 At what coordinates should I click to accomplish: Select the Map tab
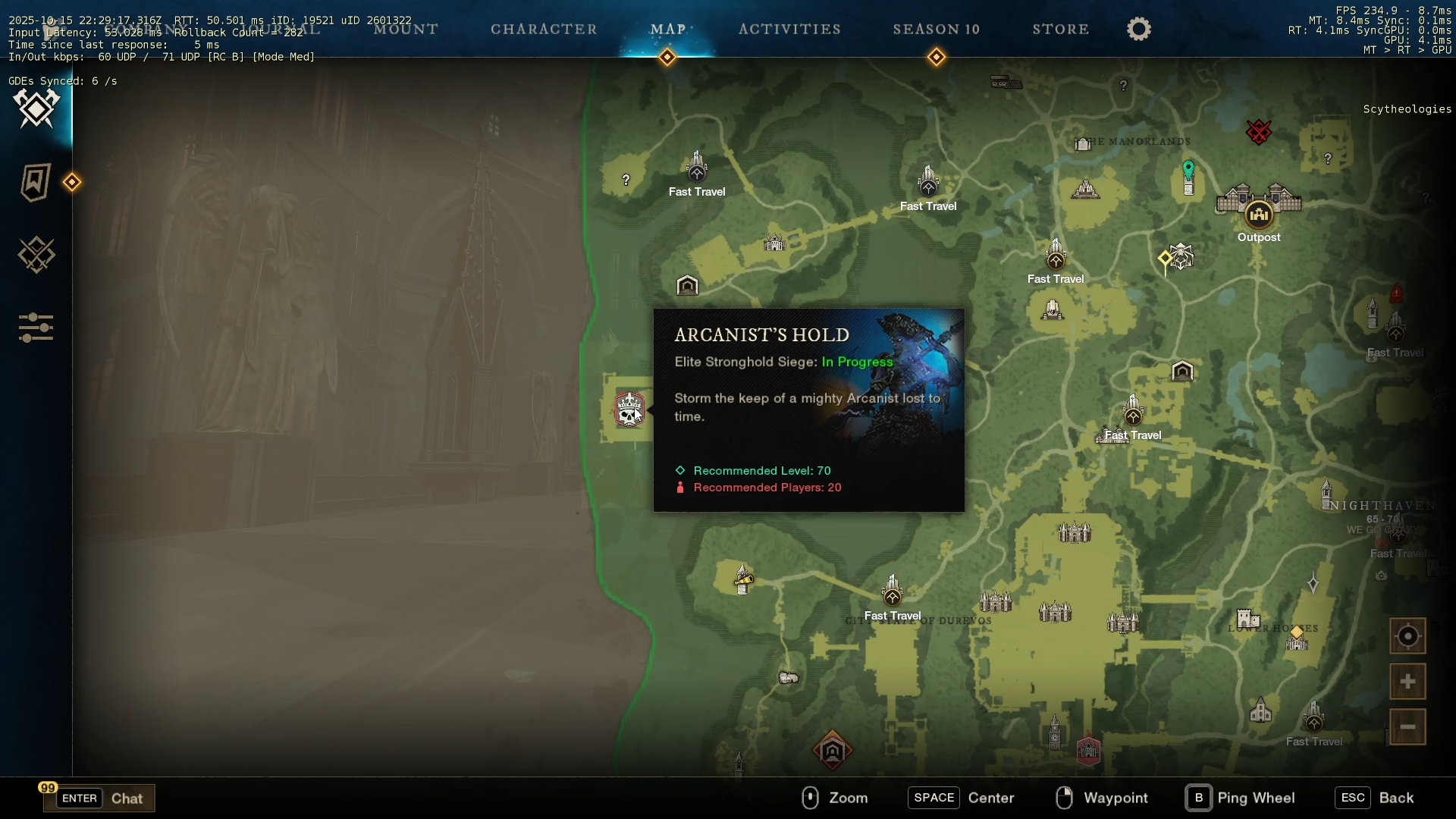tap(667, 30)
